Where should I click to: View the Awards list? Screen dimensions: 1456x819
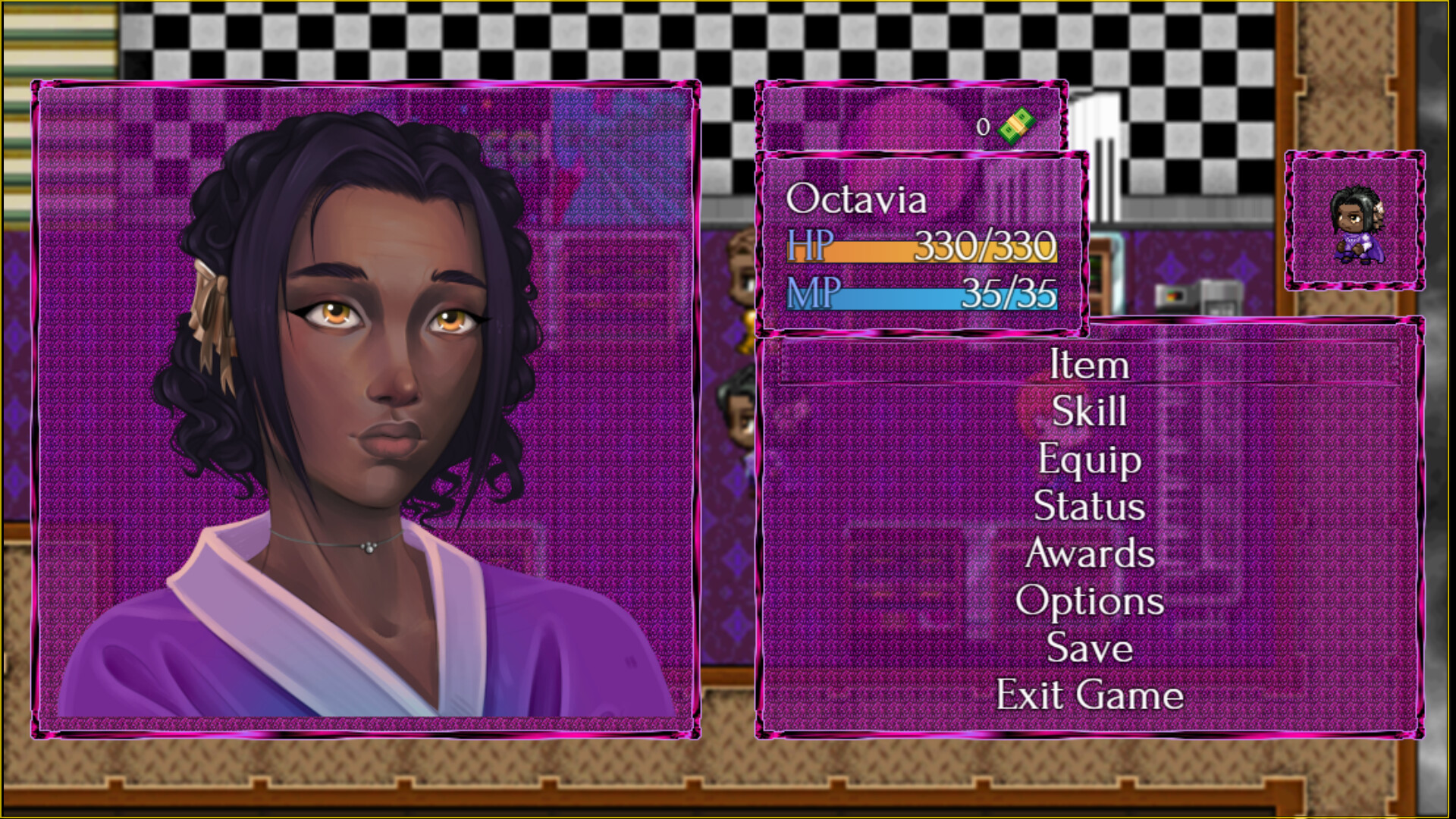pos(1090,554)
